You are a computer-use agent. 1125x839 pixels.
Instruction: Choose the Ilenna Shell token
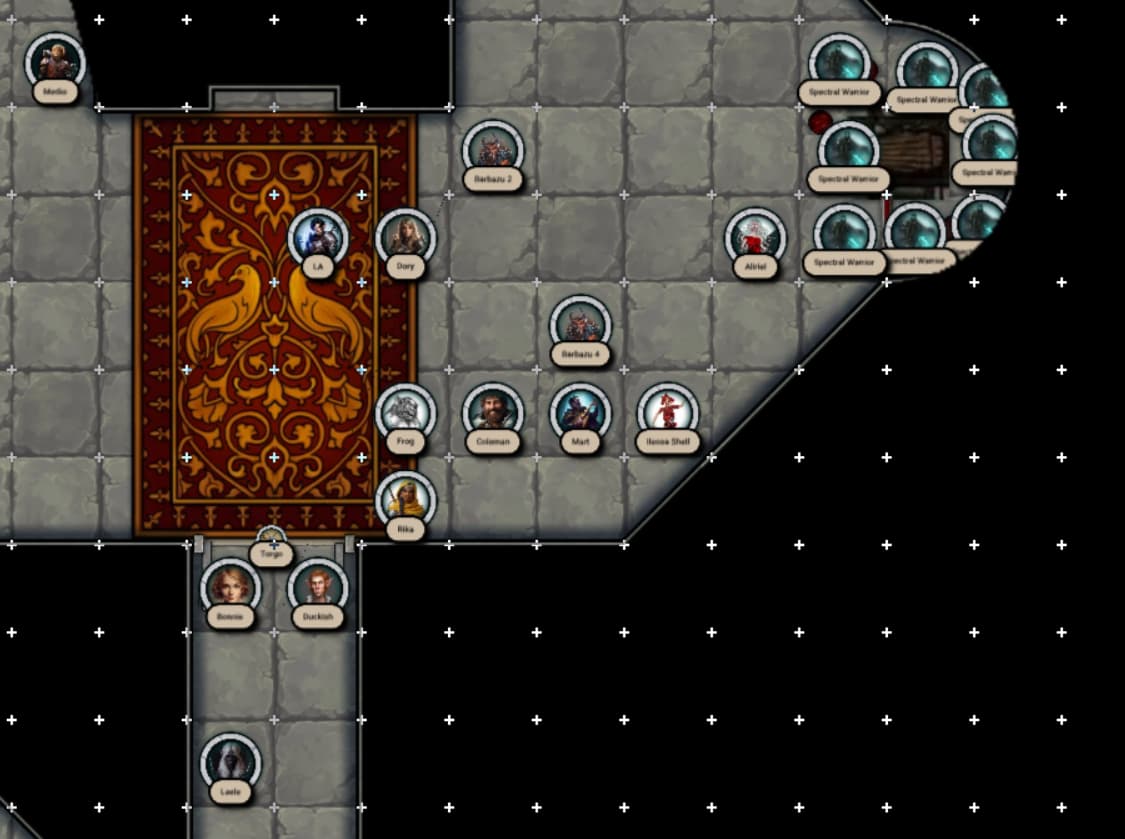(x=667, y=413)
